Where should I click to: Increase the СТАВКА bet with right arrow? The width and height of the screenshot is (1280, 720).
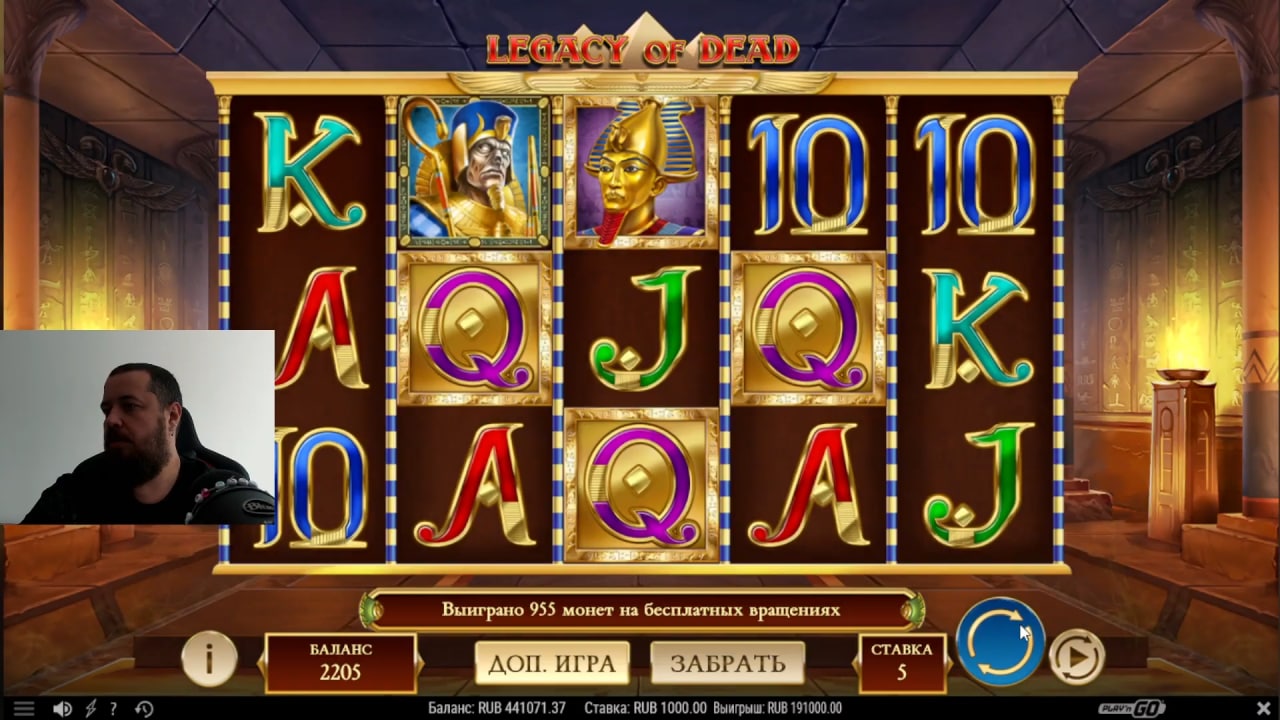949,663
